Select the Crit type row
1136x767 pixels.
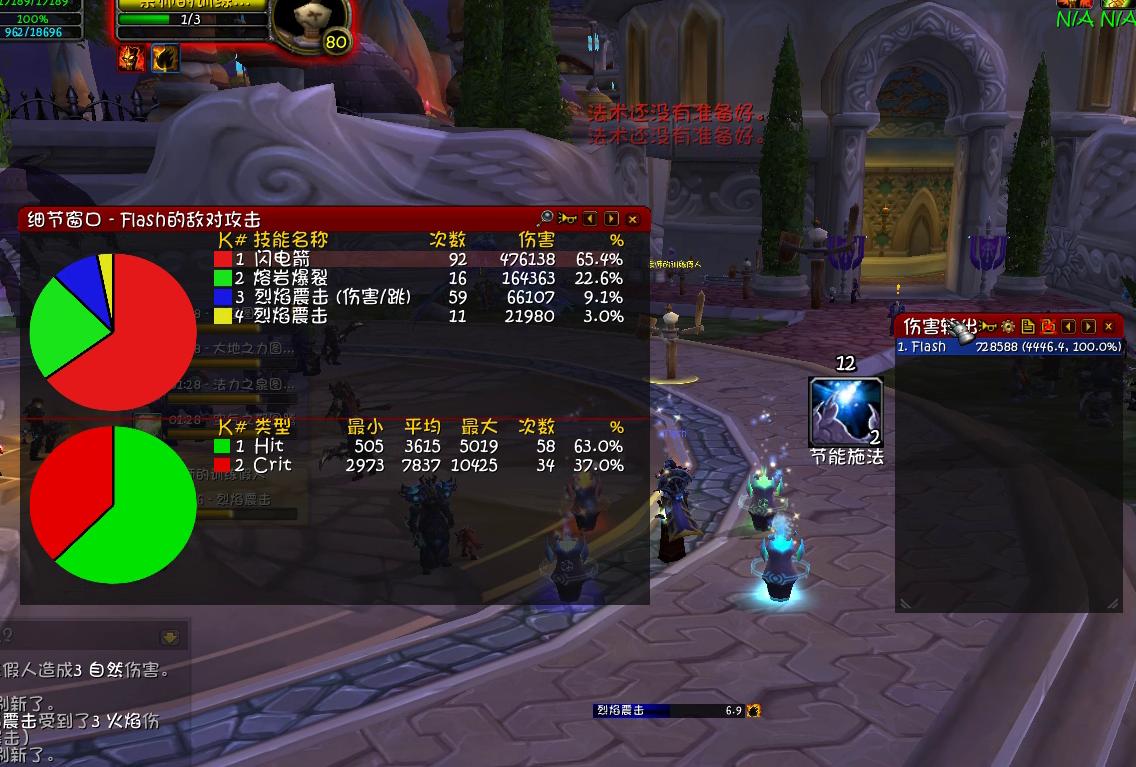click(x=420, y=465)
